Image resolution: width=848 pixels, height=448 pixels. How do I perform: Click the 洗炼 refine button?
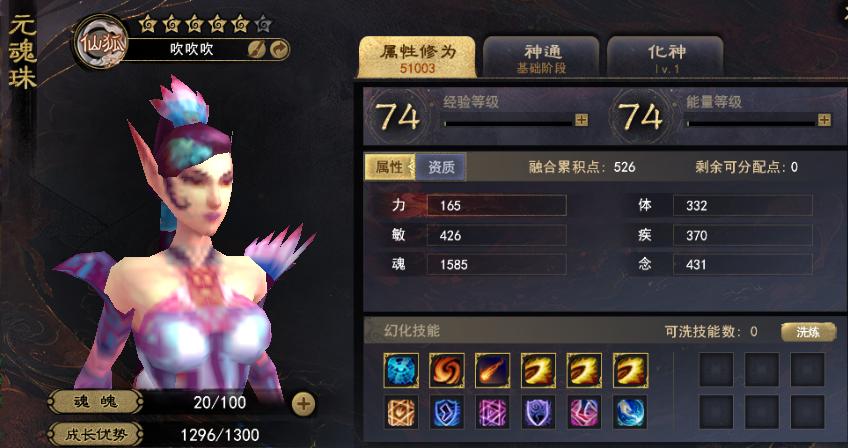pyautogui.click(x=808, y=332)
